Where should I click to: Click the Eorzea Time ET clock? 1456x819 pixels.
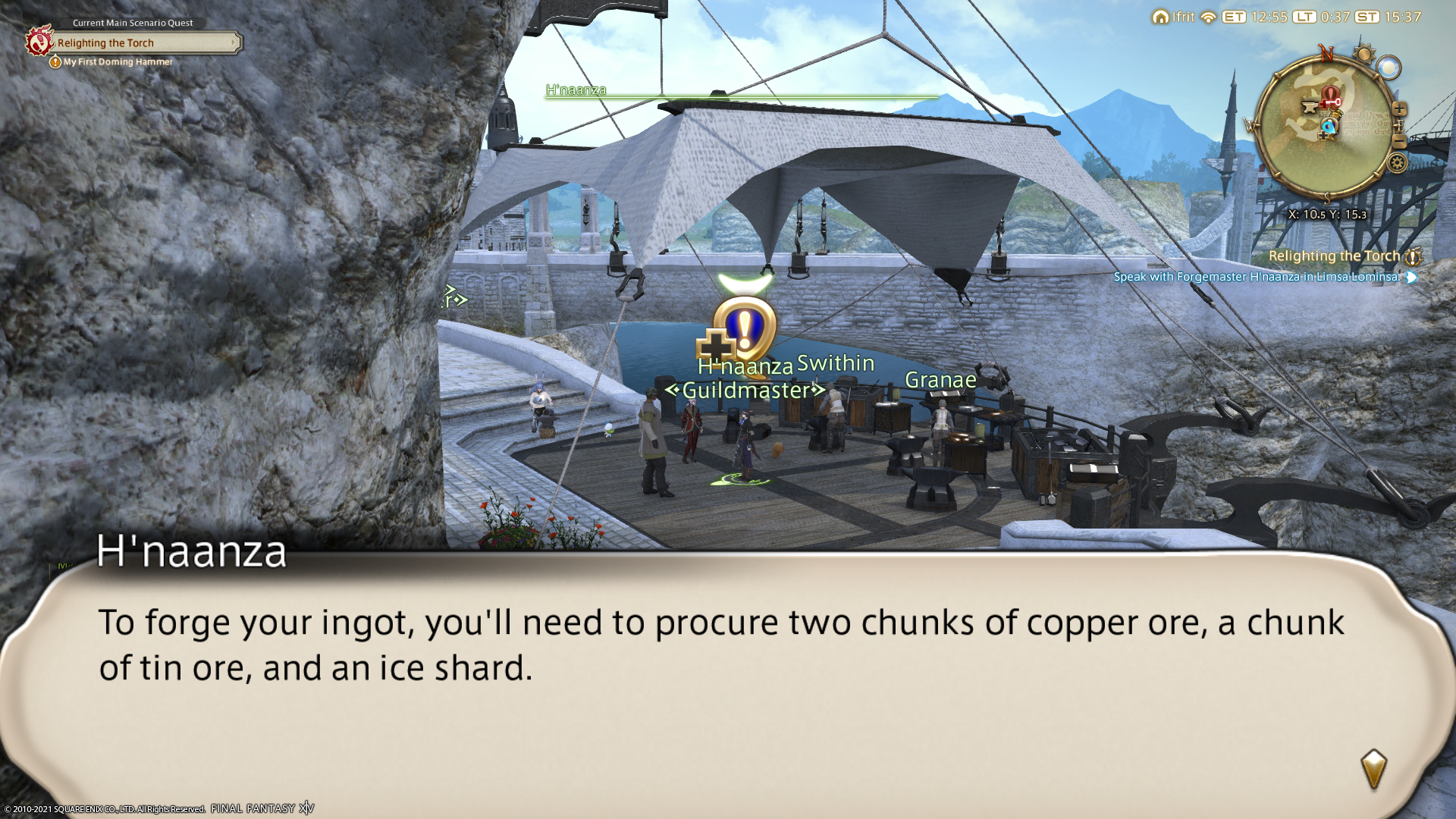(1234, 17)
